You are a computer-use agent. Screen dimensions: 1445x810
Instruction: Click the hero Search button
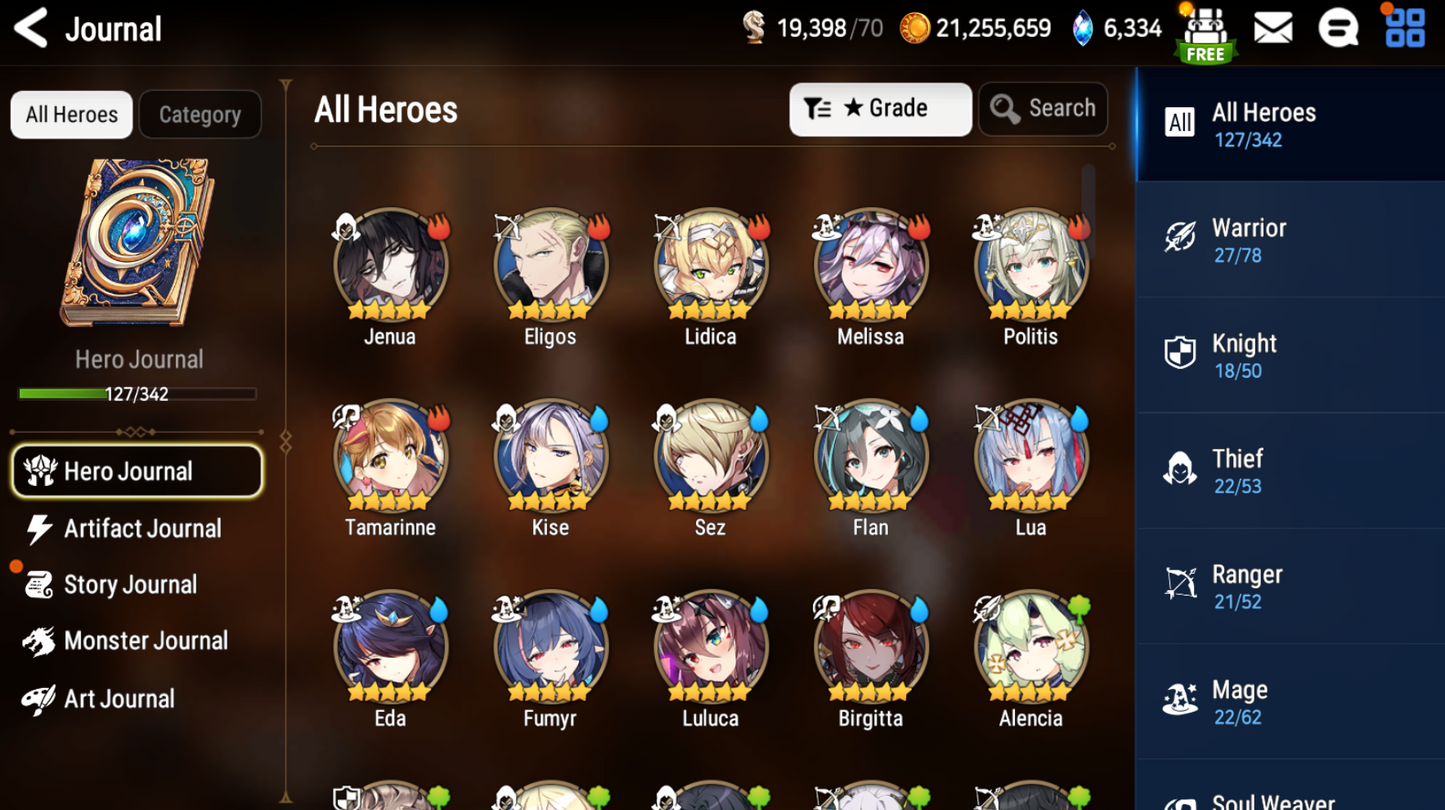click(x=1043, y=109)
